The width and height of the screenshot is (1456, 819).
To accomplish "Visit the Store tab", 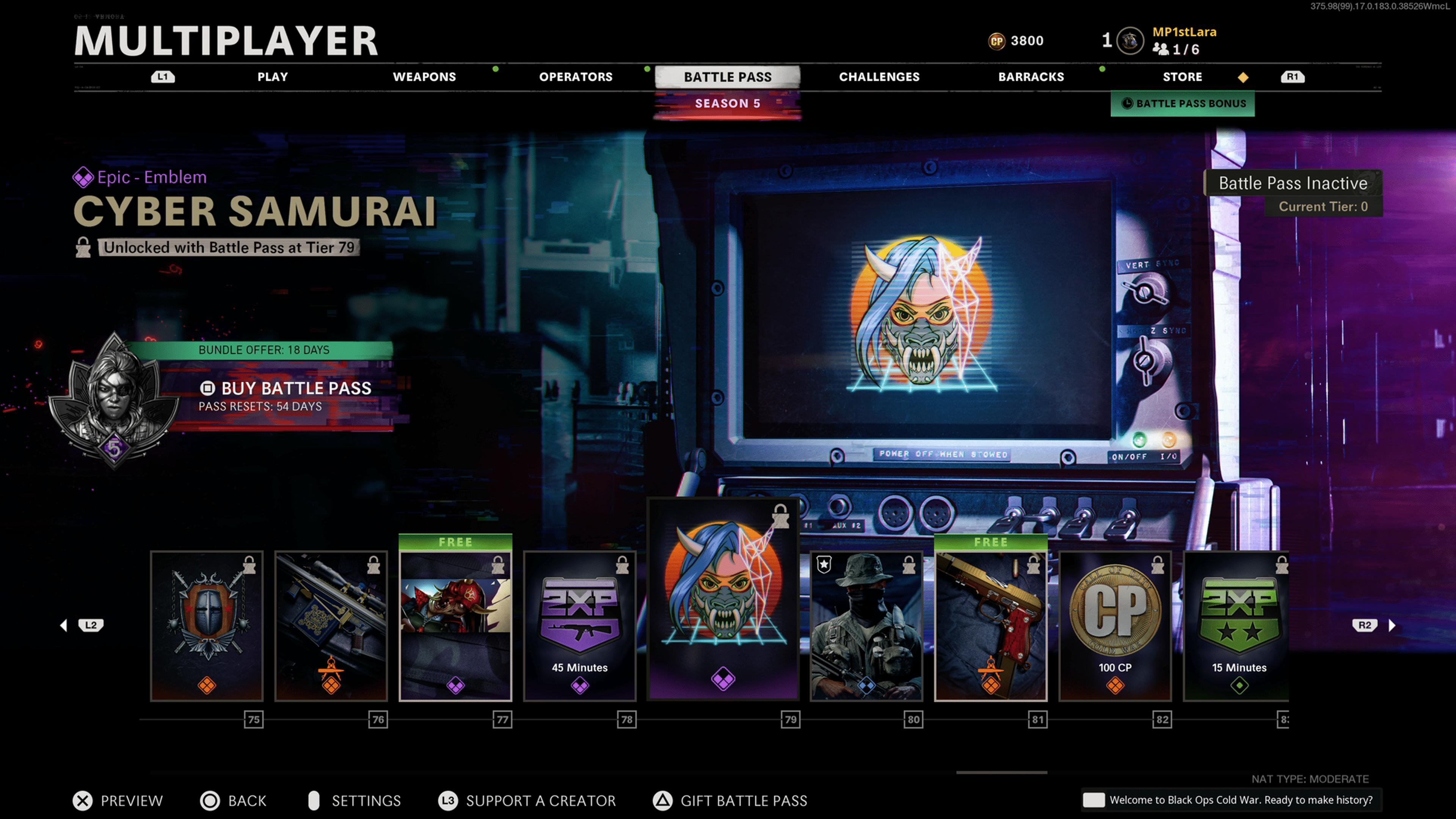I will click(1182, 77).
